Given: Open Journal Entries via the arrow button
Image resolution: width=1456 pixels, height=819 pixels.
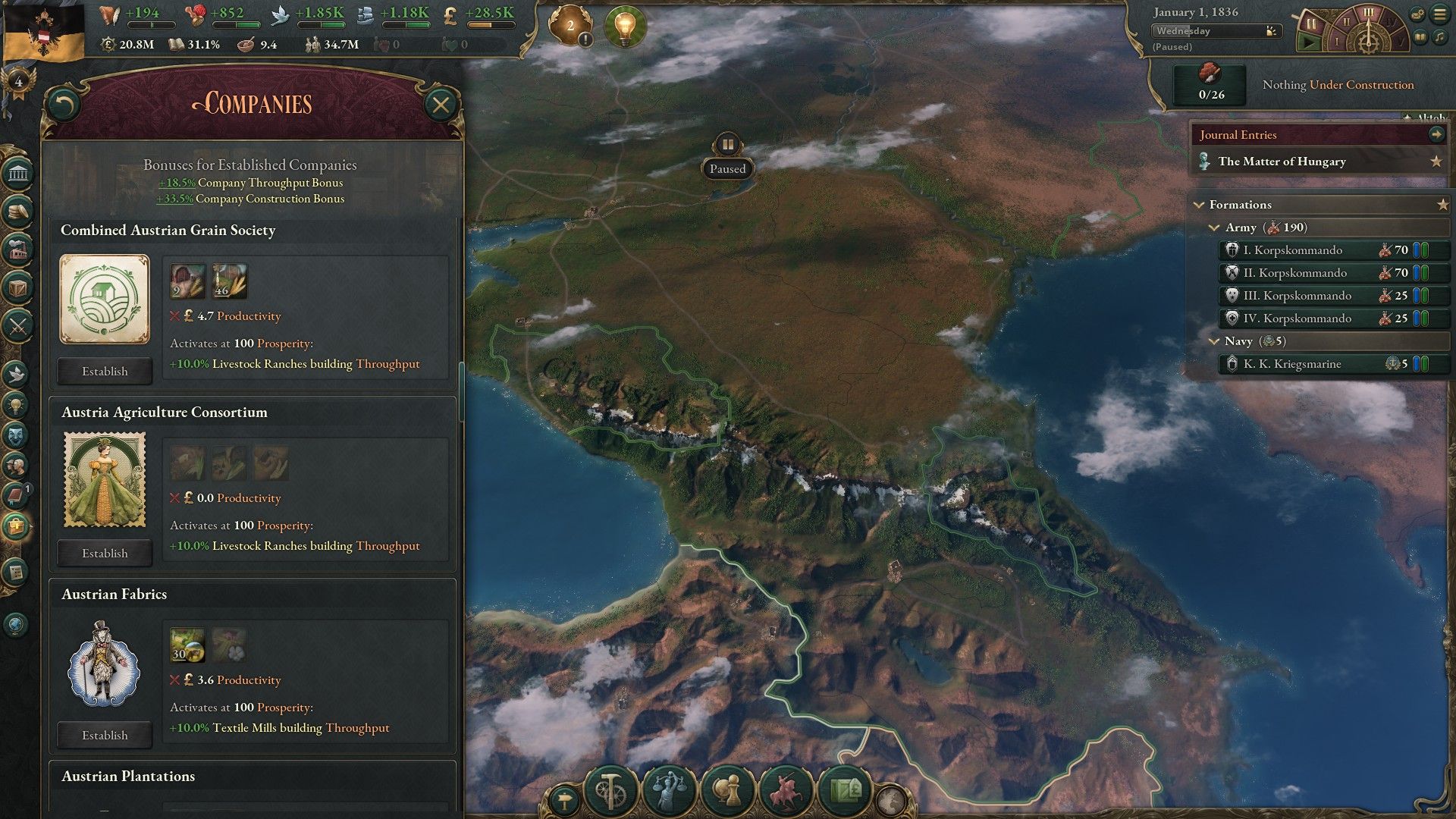Looking at the screenshot, I should tap(1437, 134).
